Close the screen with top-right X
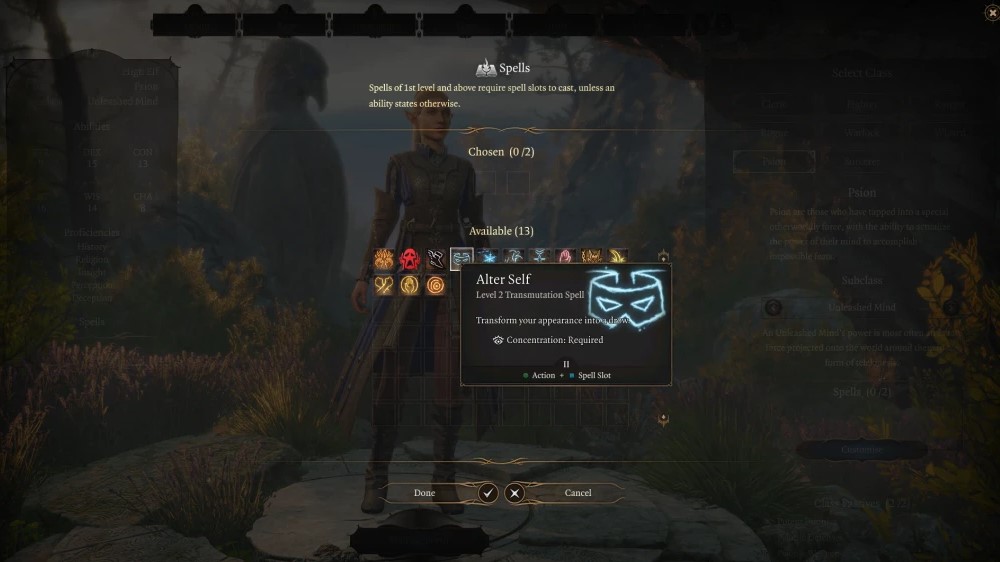Image resolution: width=1000 pixels, height=562 pixels. pos(991,13)
